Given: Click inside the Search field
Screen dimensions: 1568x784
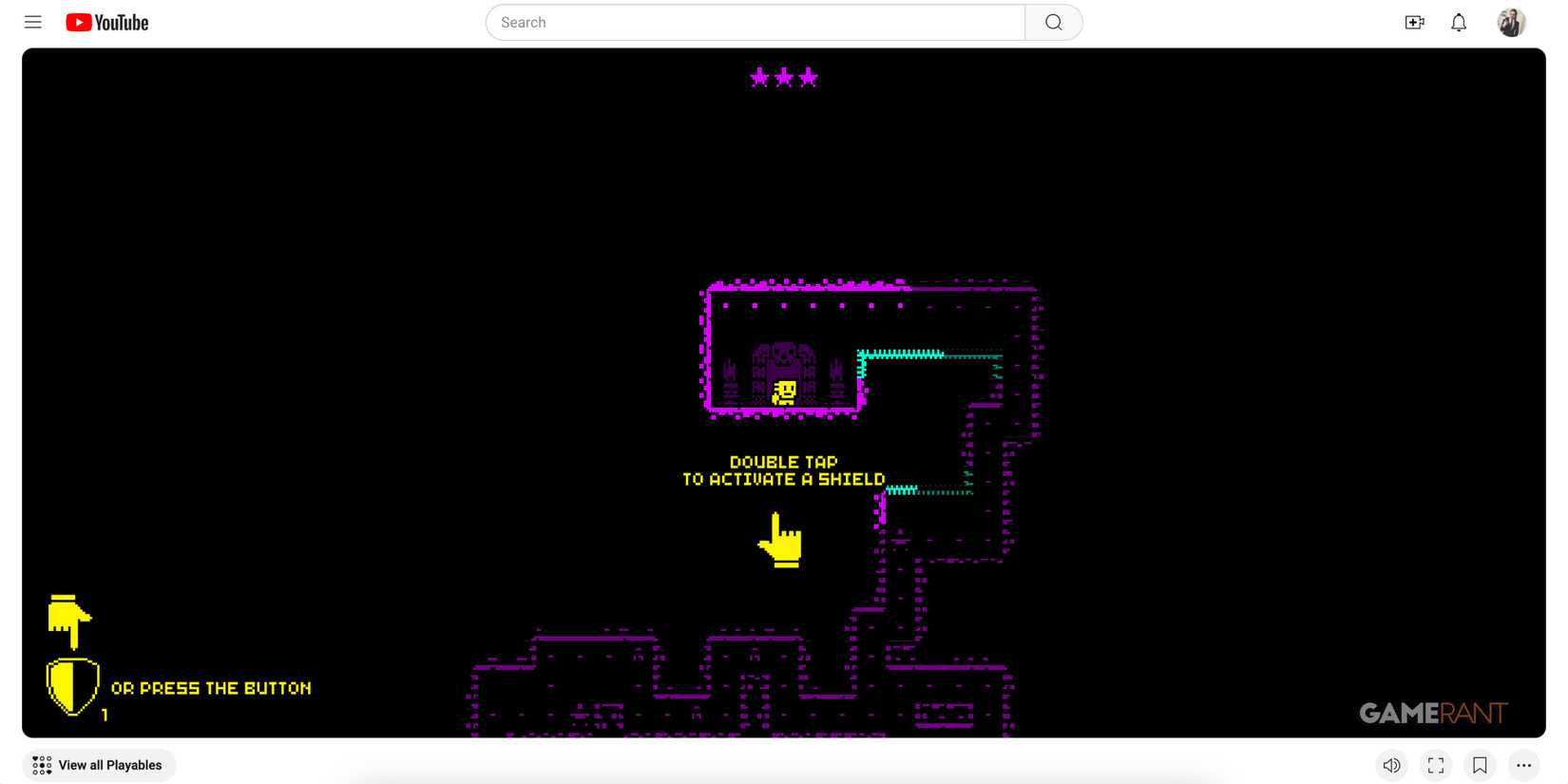Looking at the screenshot, I should click(x=751, y=22).
